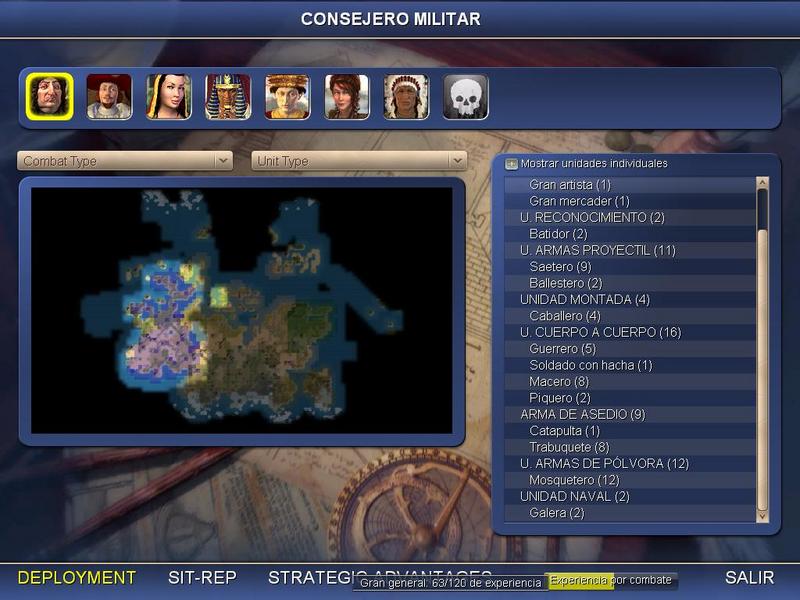
Task: Select the Trabuquete (8) row
Action: coord(569,447)
